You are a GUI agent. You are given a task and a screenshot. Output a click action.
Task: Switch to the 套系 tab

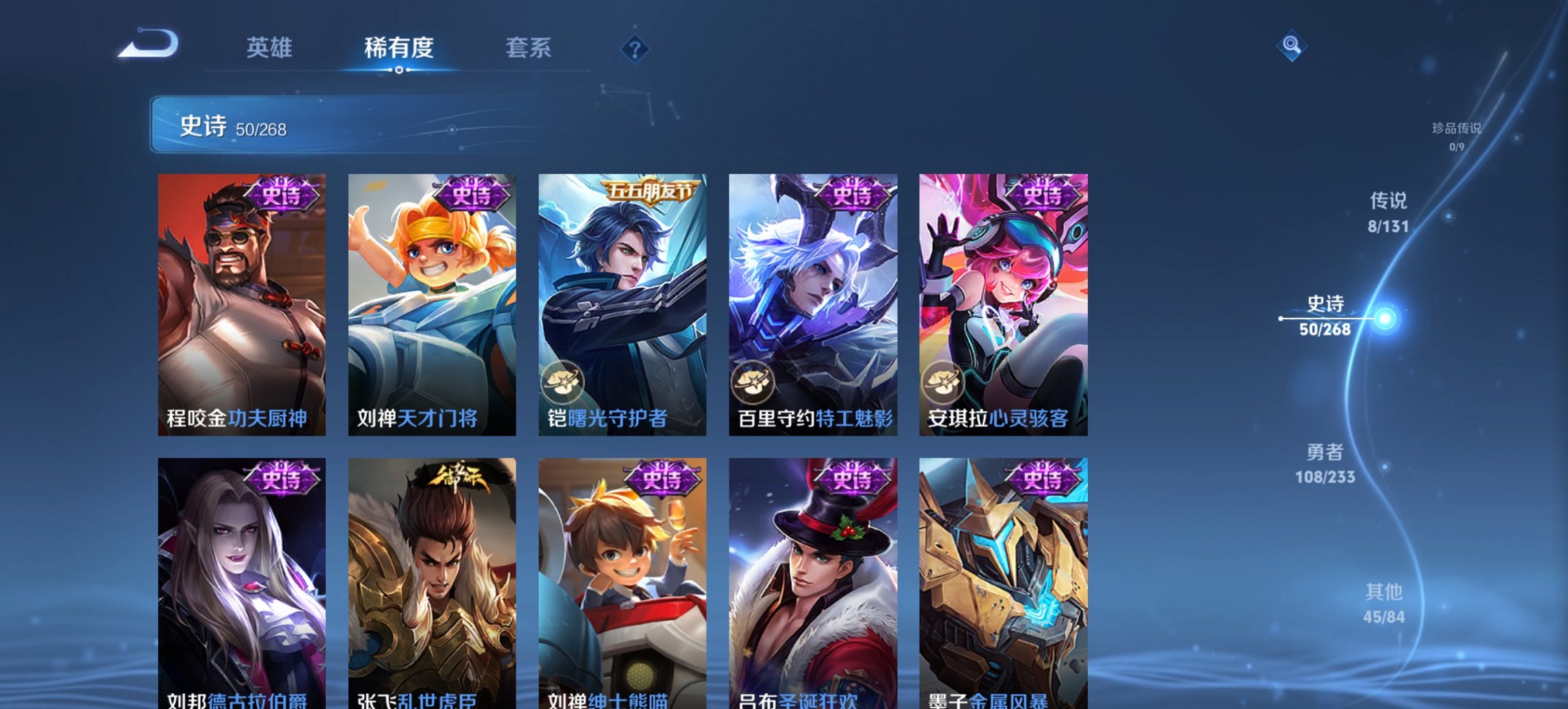(x=529, y=48)
